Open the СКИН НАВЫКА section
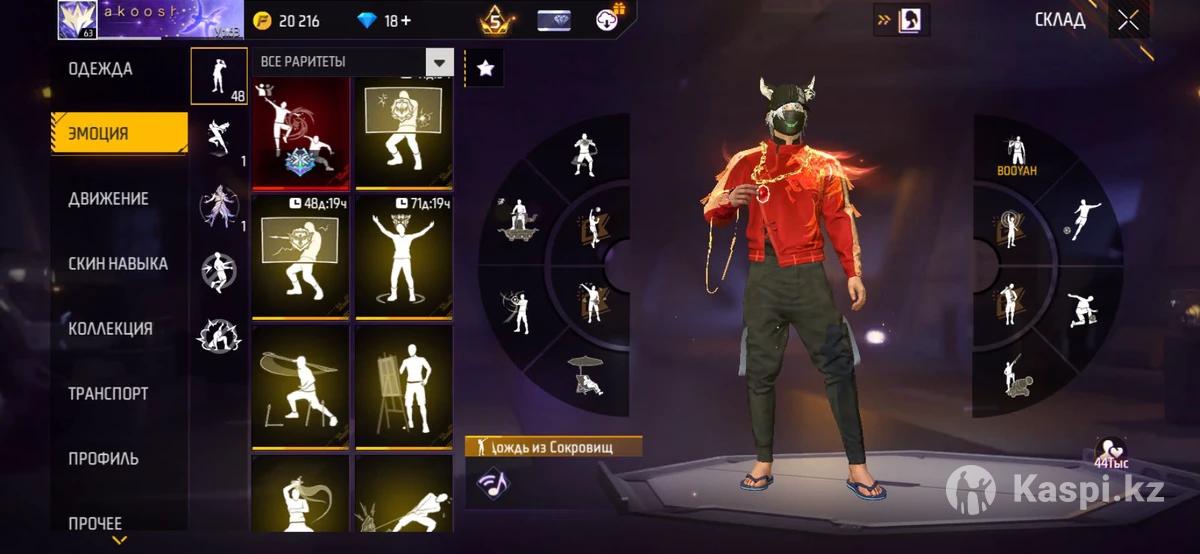The height and width of the screenshot is (554, 1200). [x=118, y=264]
